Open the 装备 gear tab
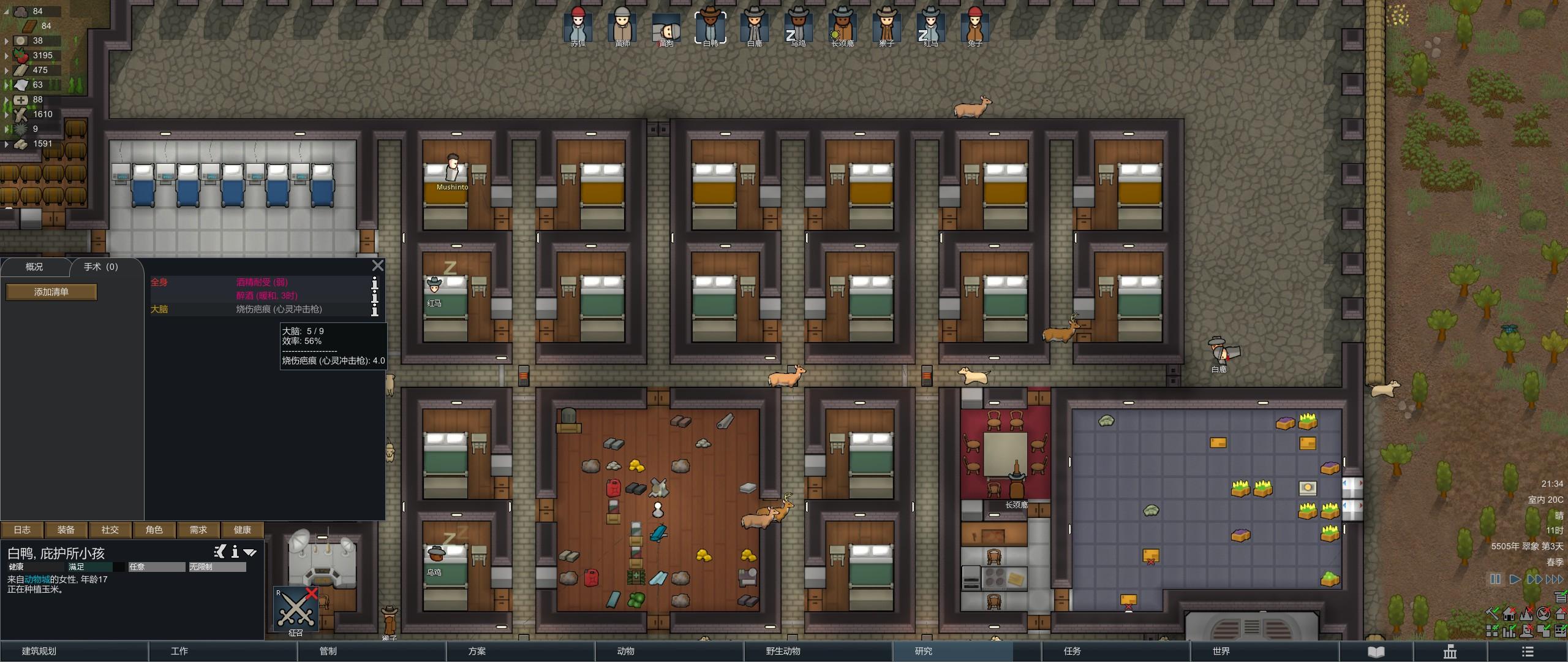The height and width of the screenshot is (662, 1568). [x=66, y=530]
